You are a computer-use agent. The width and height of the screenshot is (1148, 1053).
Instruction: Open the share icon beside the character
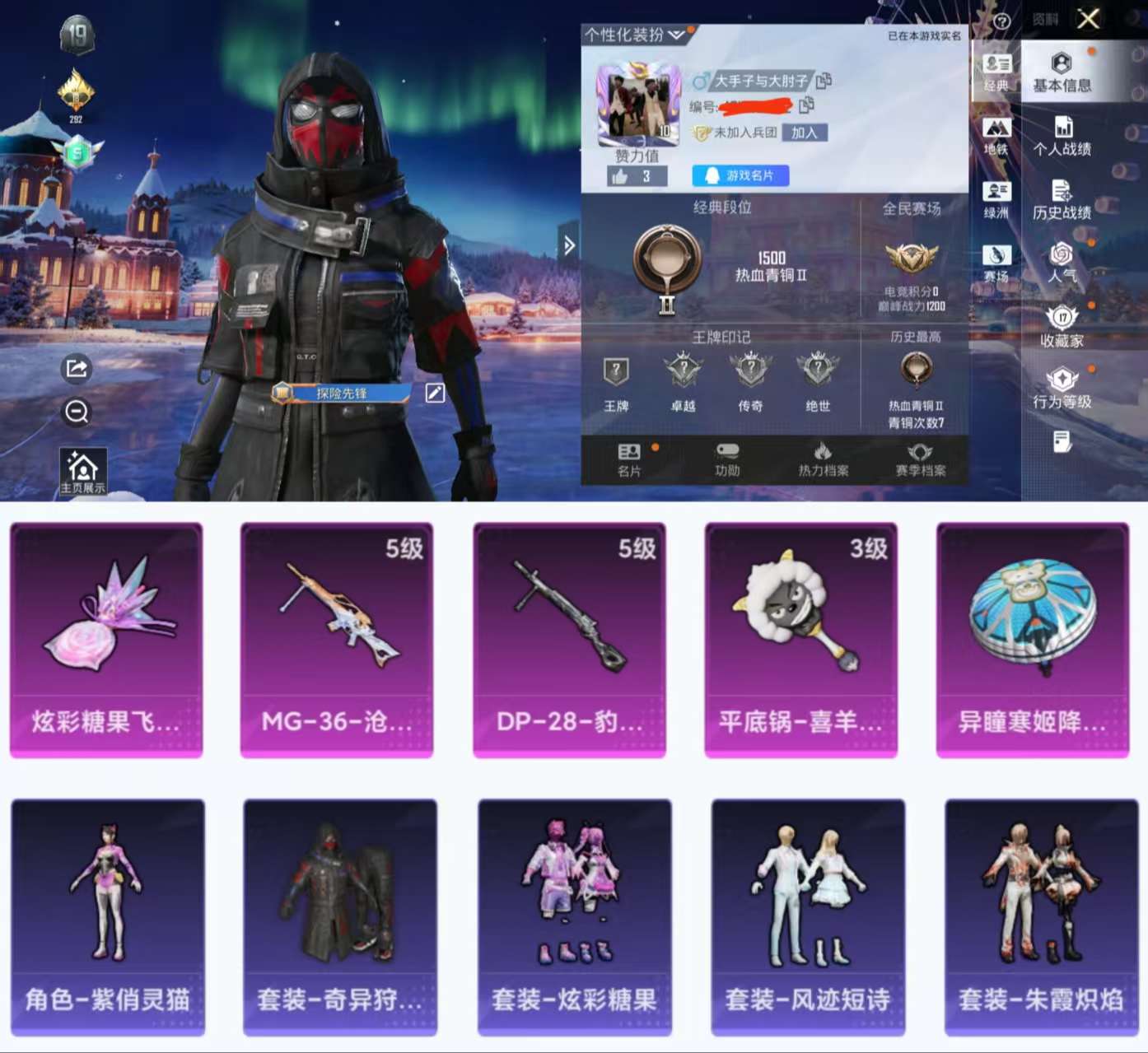77,369
